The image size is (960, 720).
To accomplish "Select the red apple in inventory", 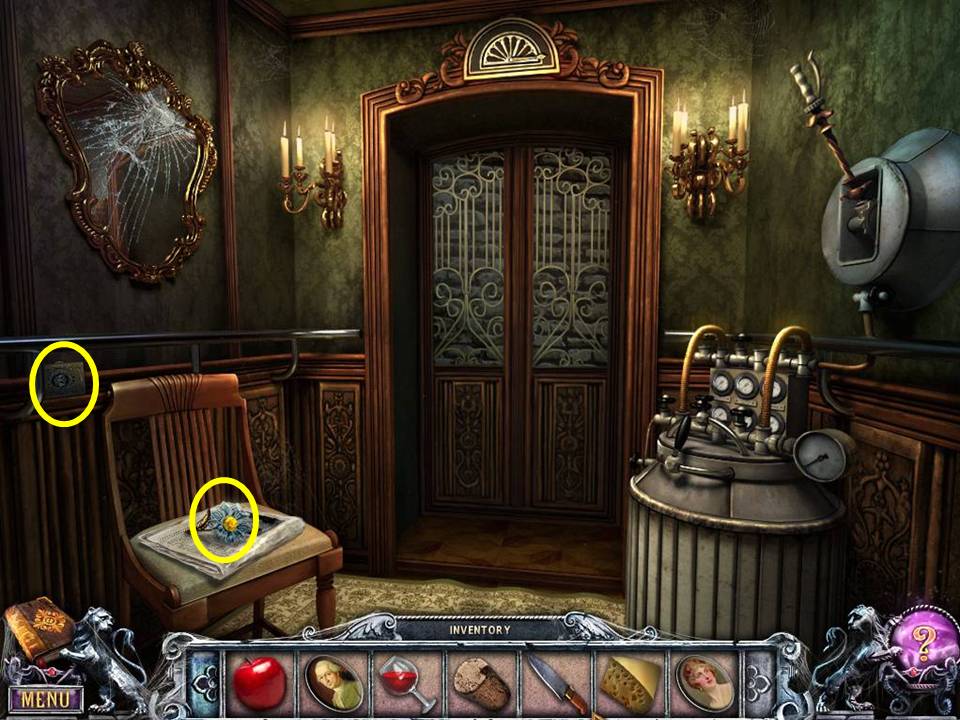I will (260, 683).
